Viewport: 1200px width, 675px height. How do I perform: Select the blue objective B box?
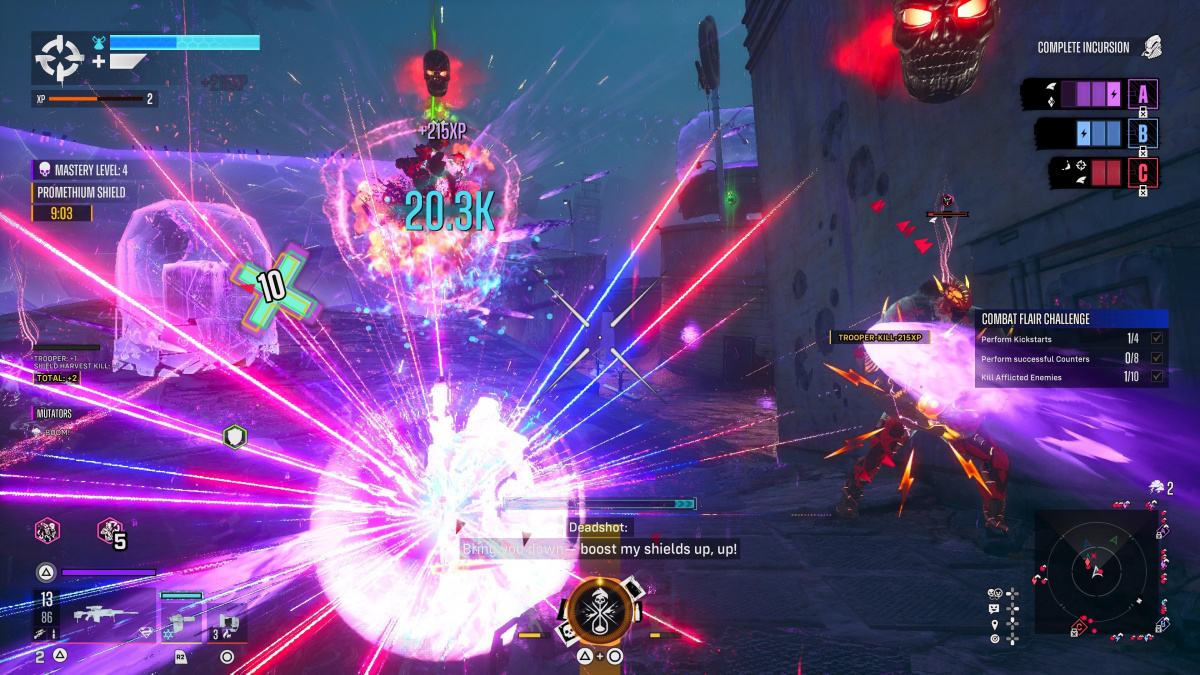pos(1143,133)
